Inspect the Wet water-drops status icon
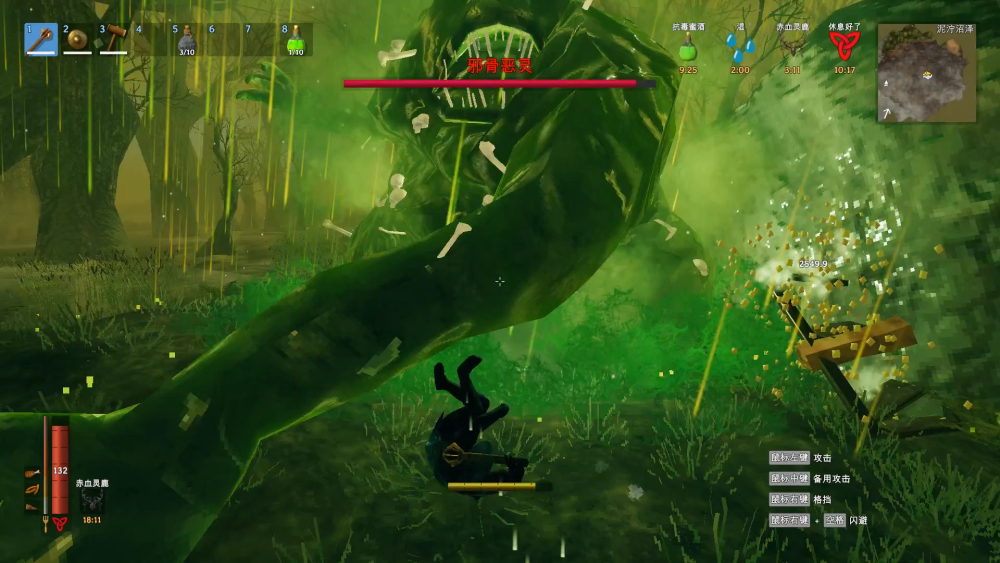Image resolution: width=1000 pixels, height=563 pixels. 740,47
